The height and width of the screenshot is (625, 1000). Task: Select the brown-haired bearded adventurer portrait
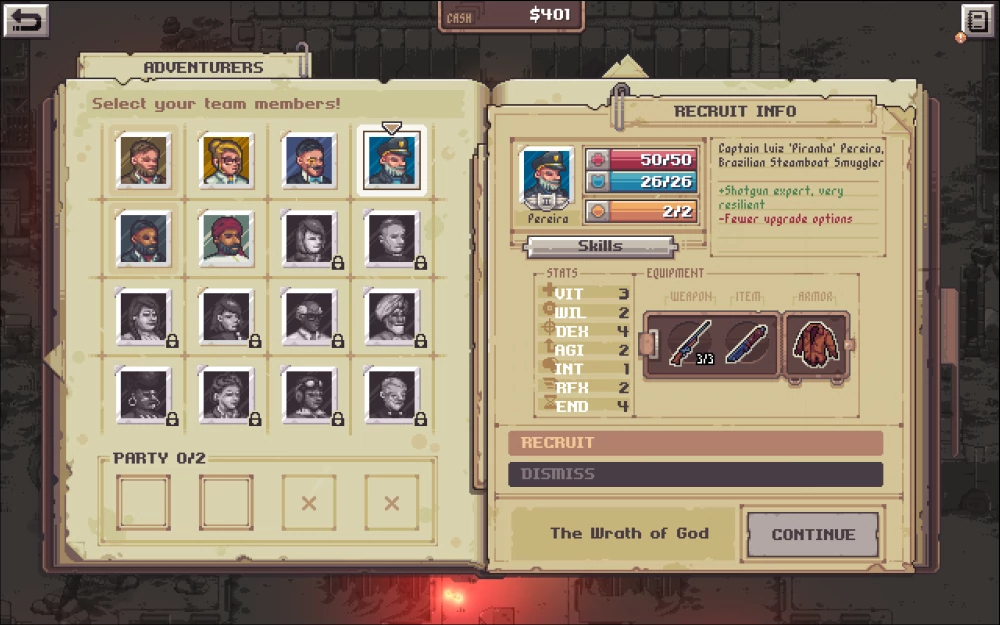(x=143, y=160)
